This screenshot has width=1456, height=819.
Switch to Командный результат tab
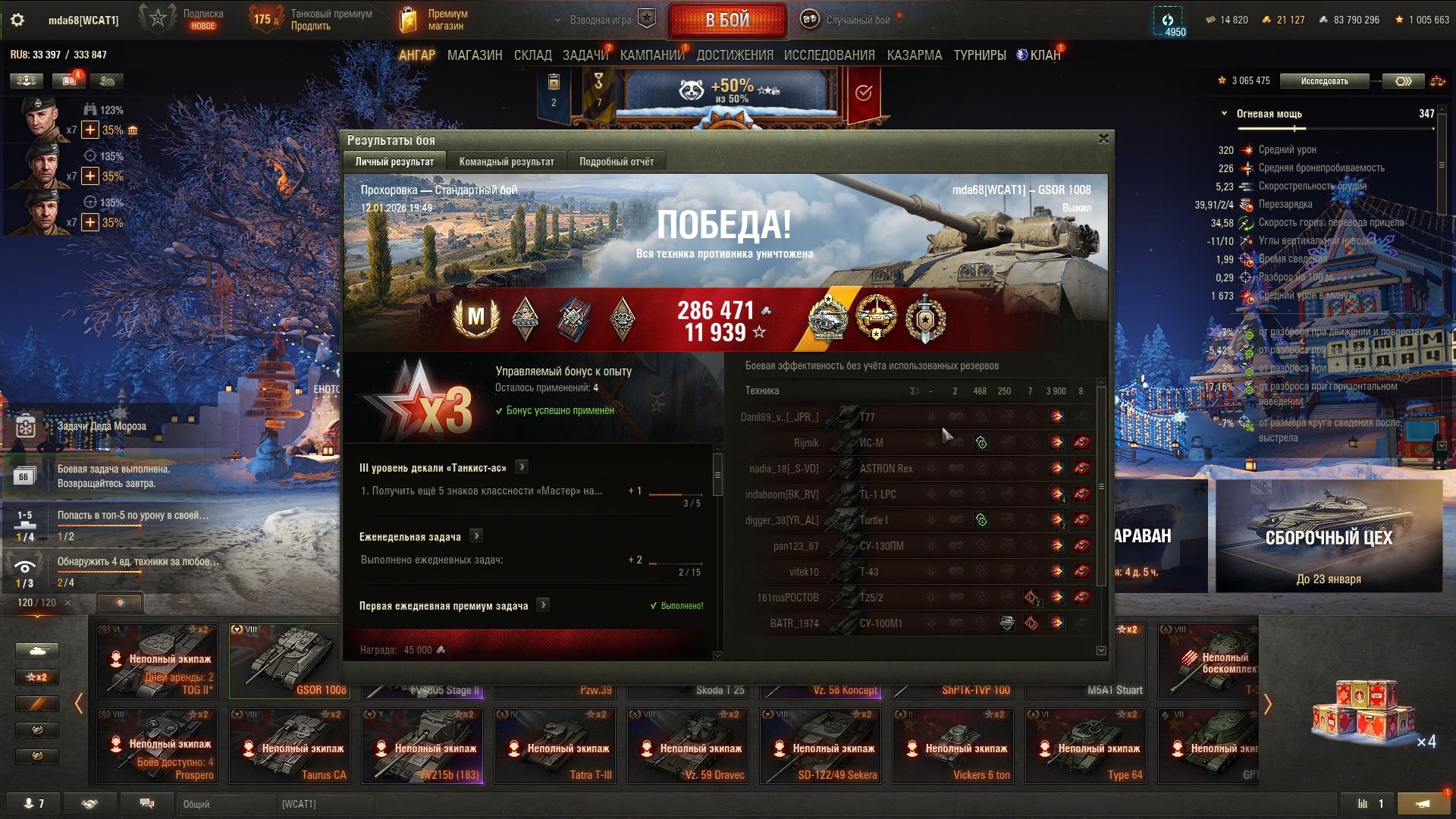tap(507, 162)
